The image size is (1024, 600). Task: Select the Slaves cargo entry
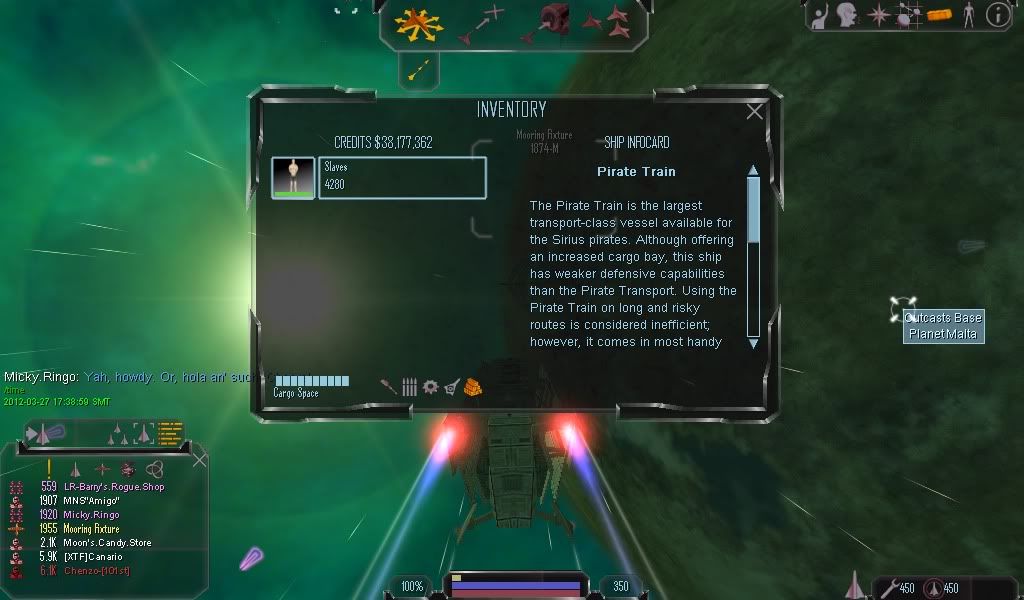[x=401, y=177]
